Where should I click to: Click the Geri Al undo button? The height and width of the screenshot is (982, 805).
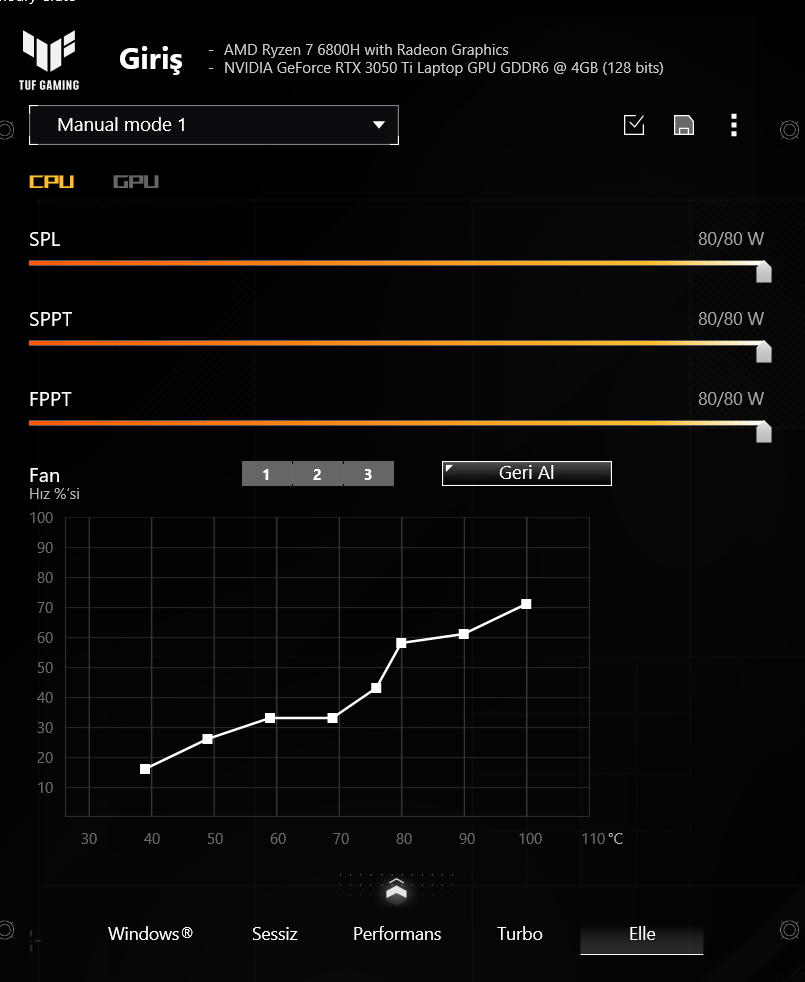526,473
